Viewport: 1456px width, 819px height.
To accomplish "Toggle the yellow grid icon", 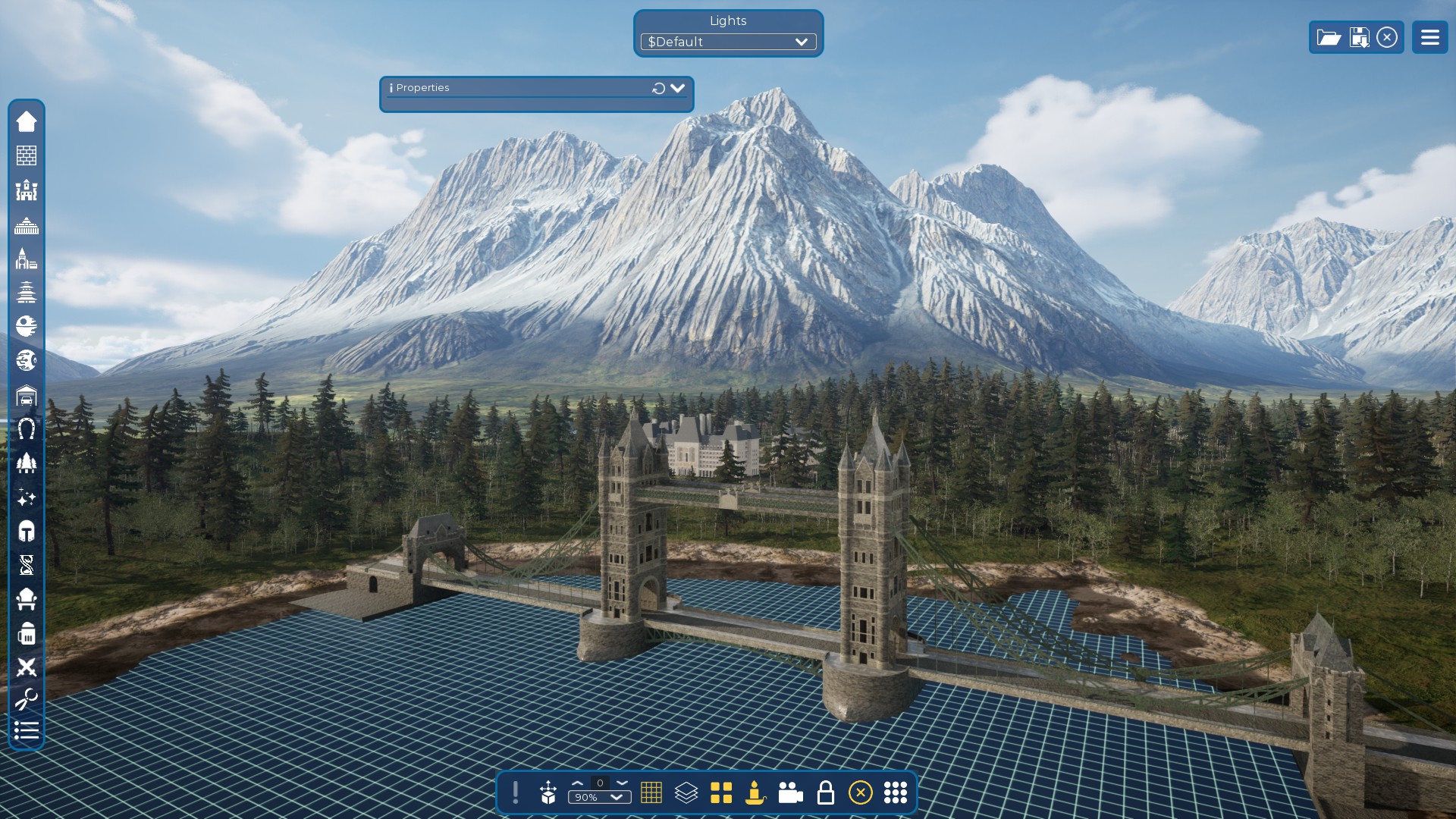I will 651,792.
